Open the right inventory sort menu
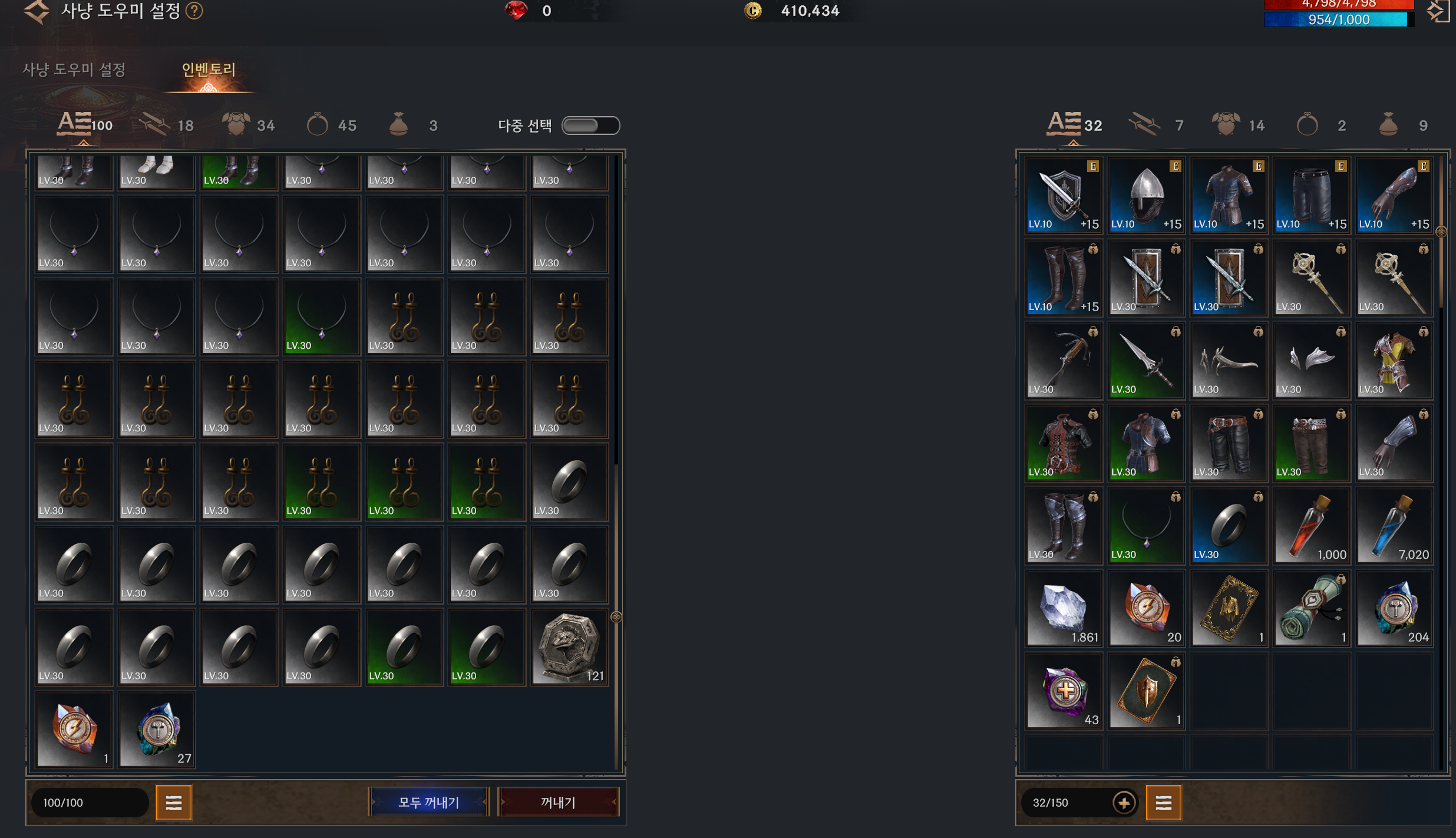Viewport: 1456px width, 838px height. point(1163,802)
